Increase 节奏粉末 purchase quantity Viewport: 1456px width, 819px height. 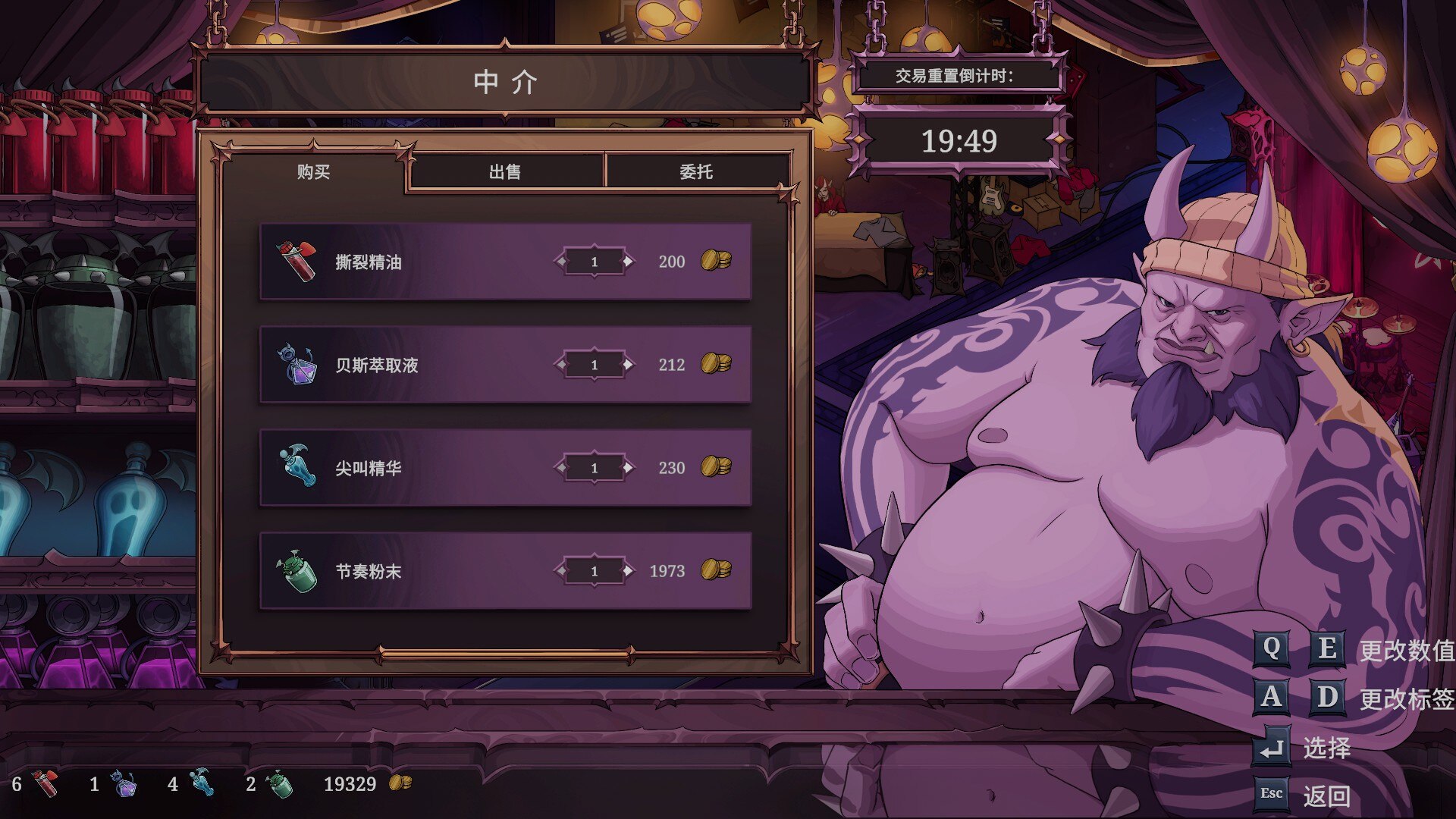629,571
